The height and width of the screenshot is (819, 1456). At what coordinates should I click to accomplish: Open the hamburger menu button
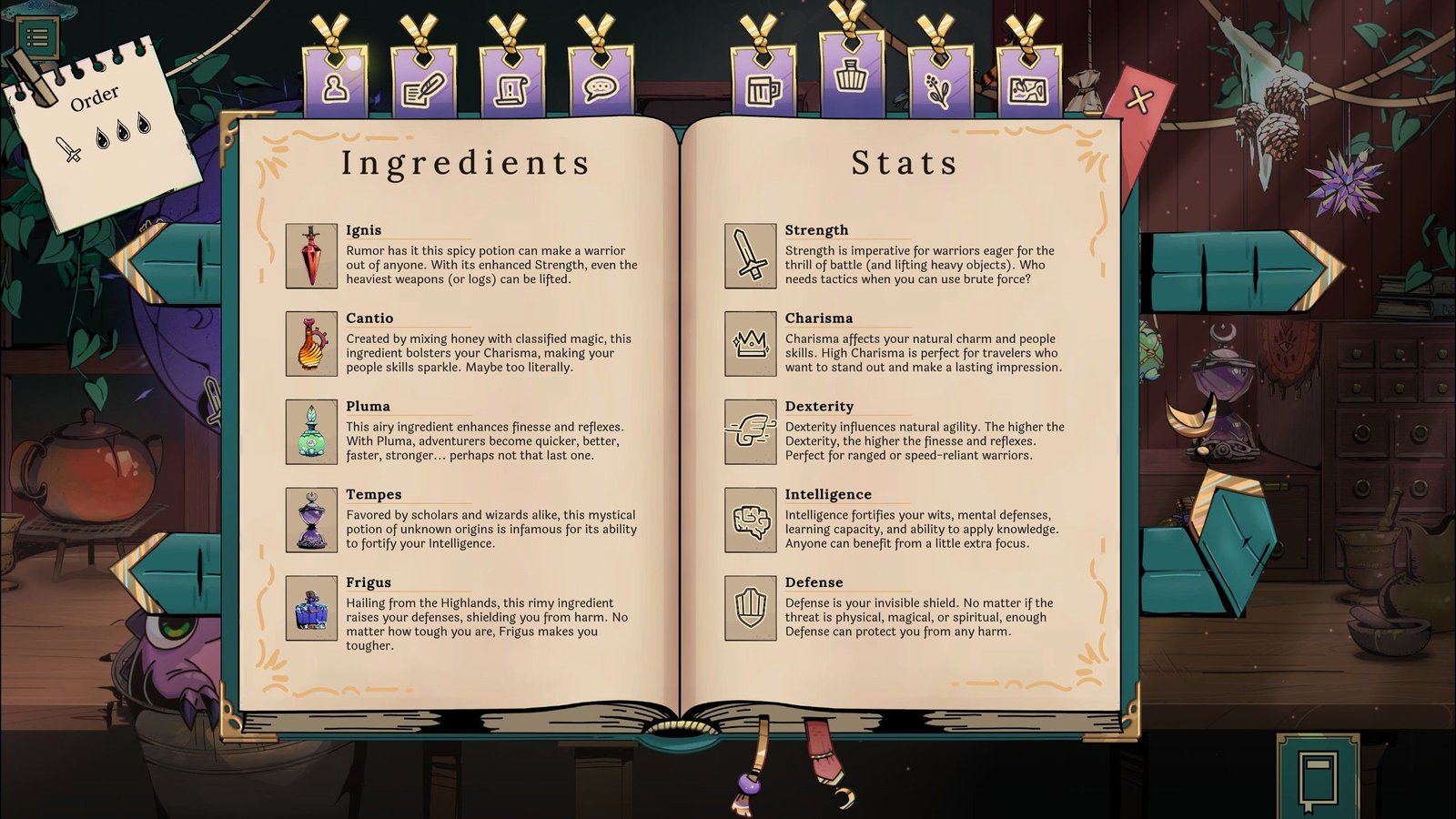(37, 36)
